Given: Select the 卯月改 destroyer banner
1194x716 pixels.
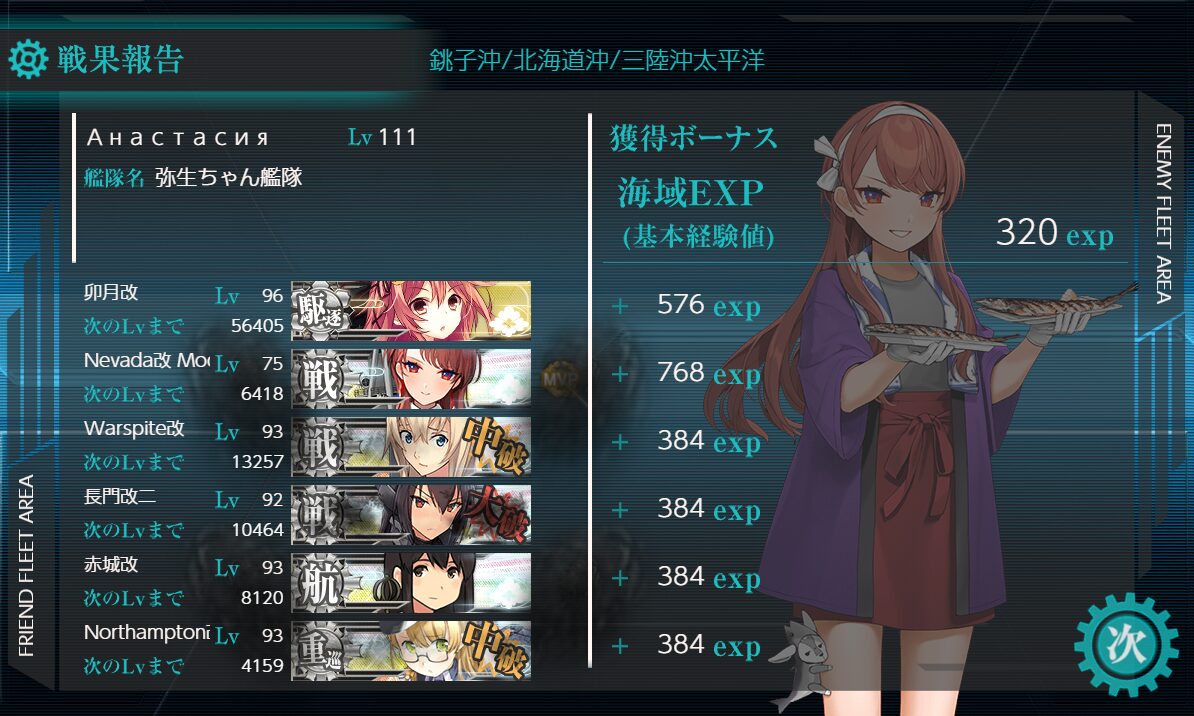Looking at the screenshot, I should 411,311.
